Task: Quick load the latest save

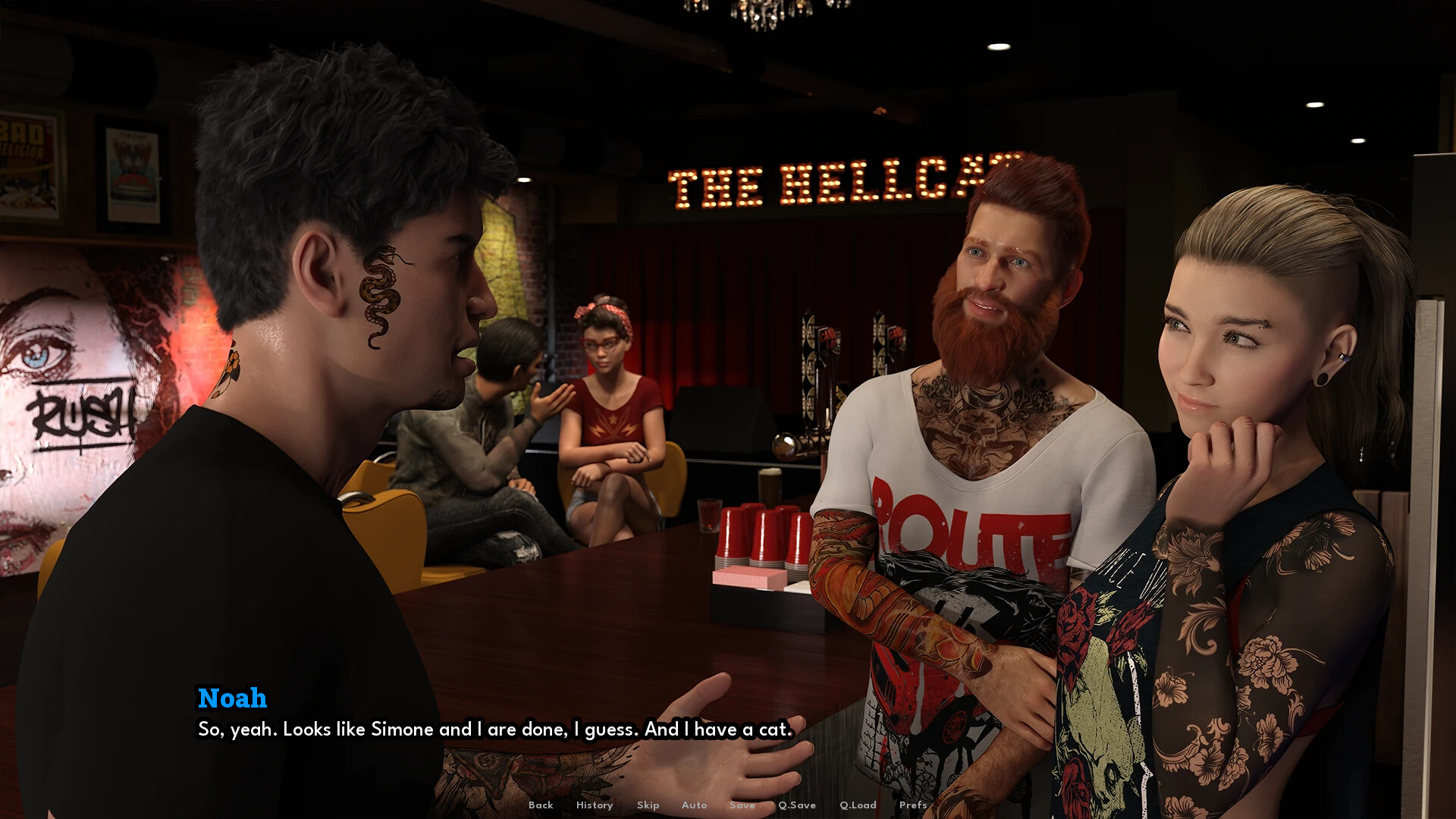Action: [858, 805]
